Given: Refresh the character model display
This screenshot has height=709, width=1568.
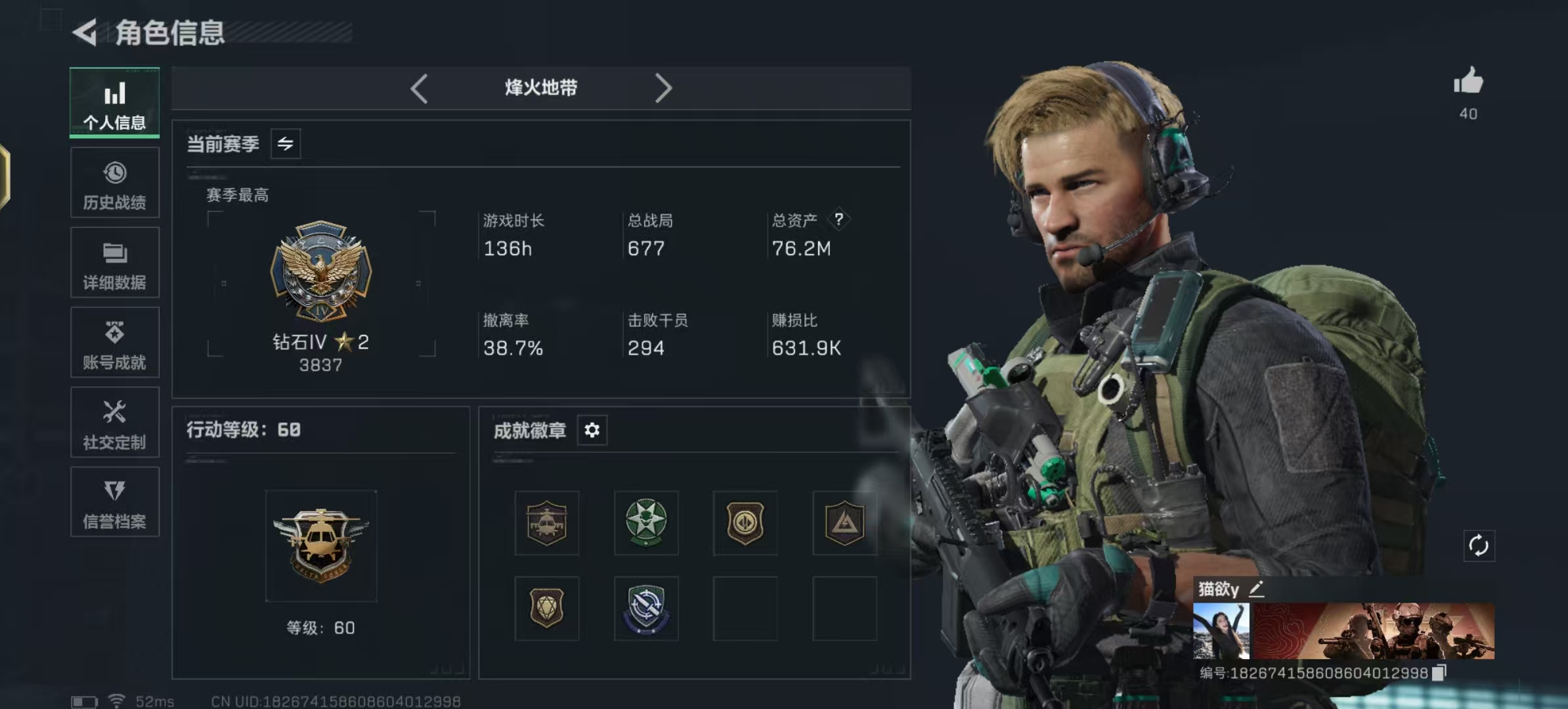Looking at the screenshot, I should (x=1479, y=545).
